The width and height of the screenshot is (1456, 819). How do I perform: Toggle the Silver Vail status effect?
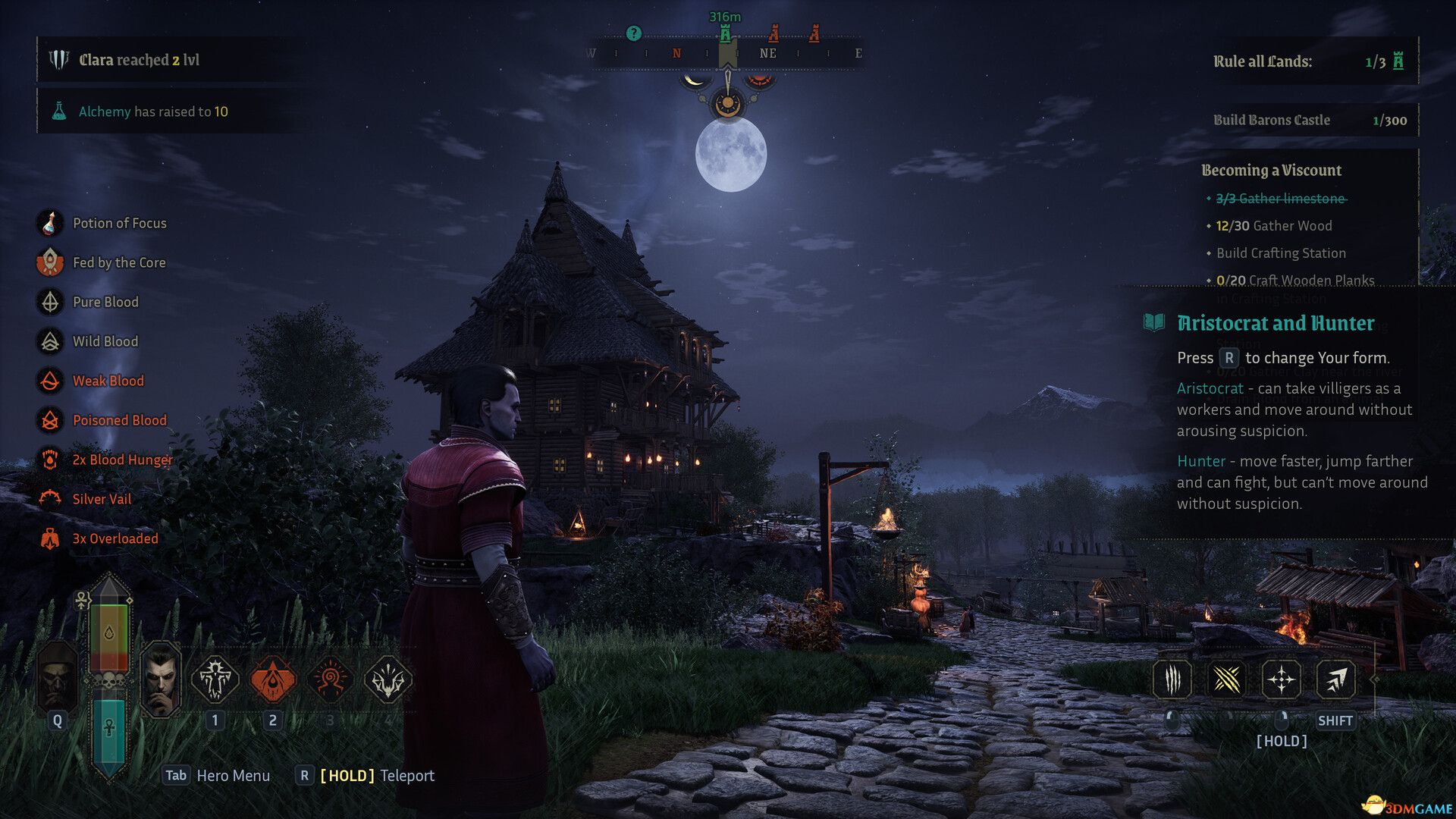click(49, 498)
